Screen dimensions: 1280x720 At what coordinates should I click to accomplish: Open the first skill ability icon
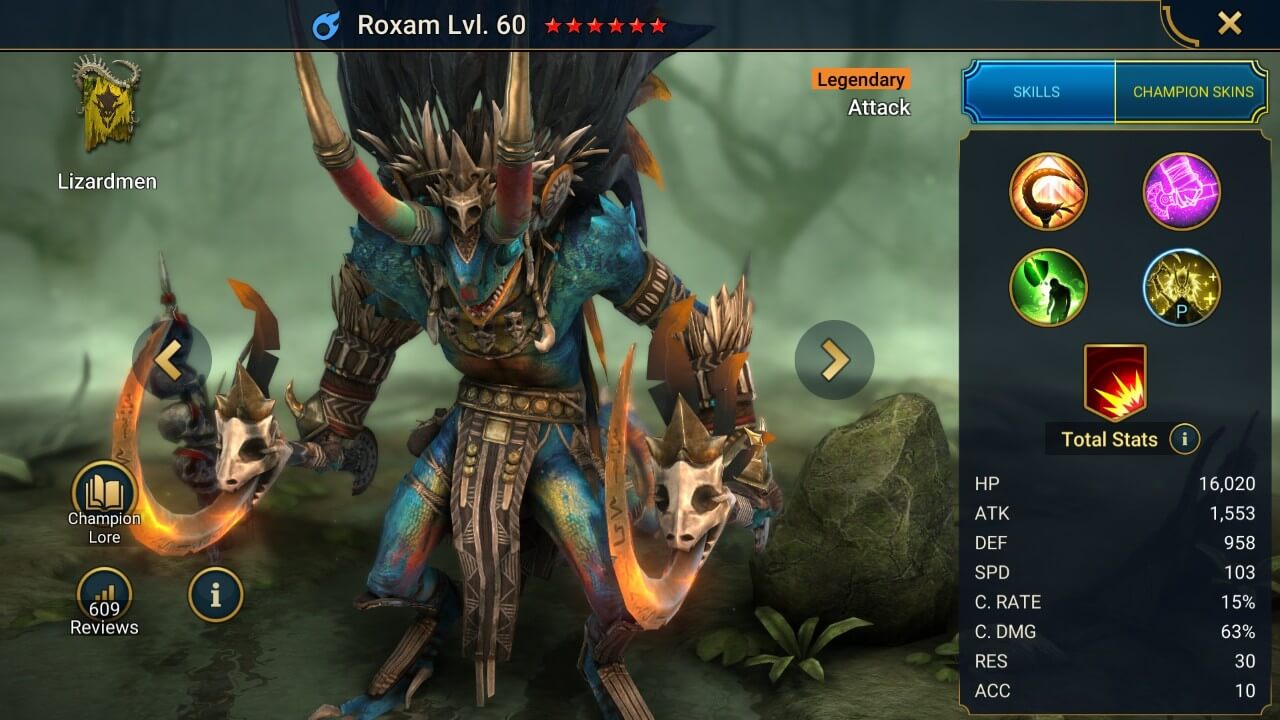[1047, 191]
